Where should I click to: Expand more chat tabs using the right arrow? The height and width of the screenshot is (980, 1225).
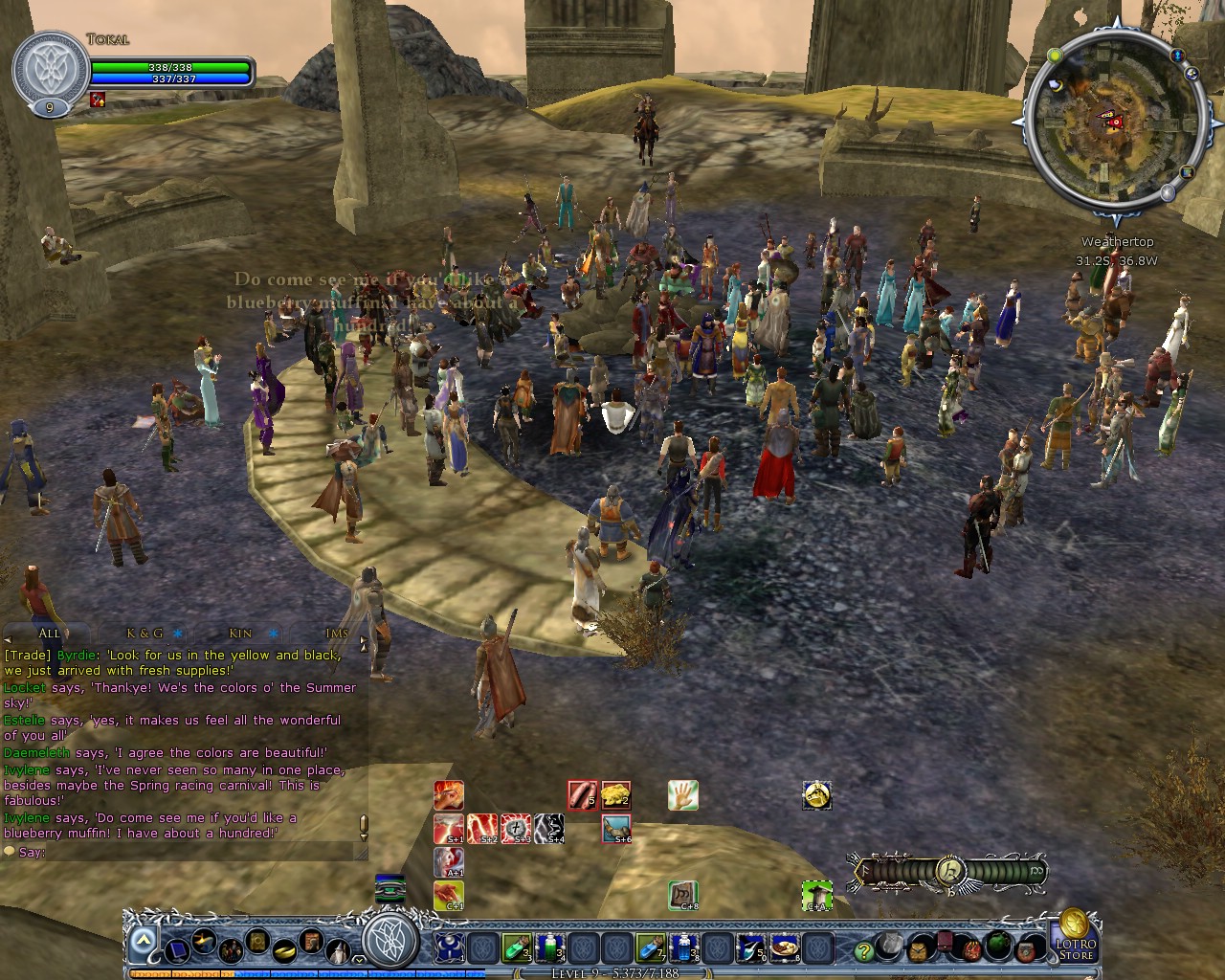pyautogui.click(x=364, y=639)
